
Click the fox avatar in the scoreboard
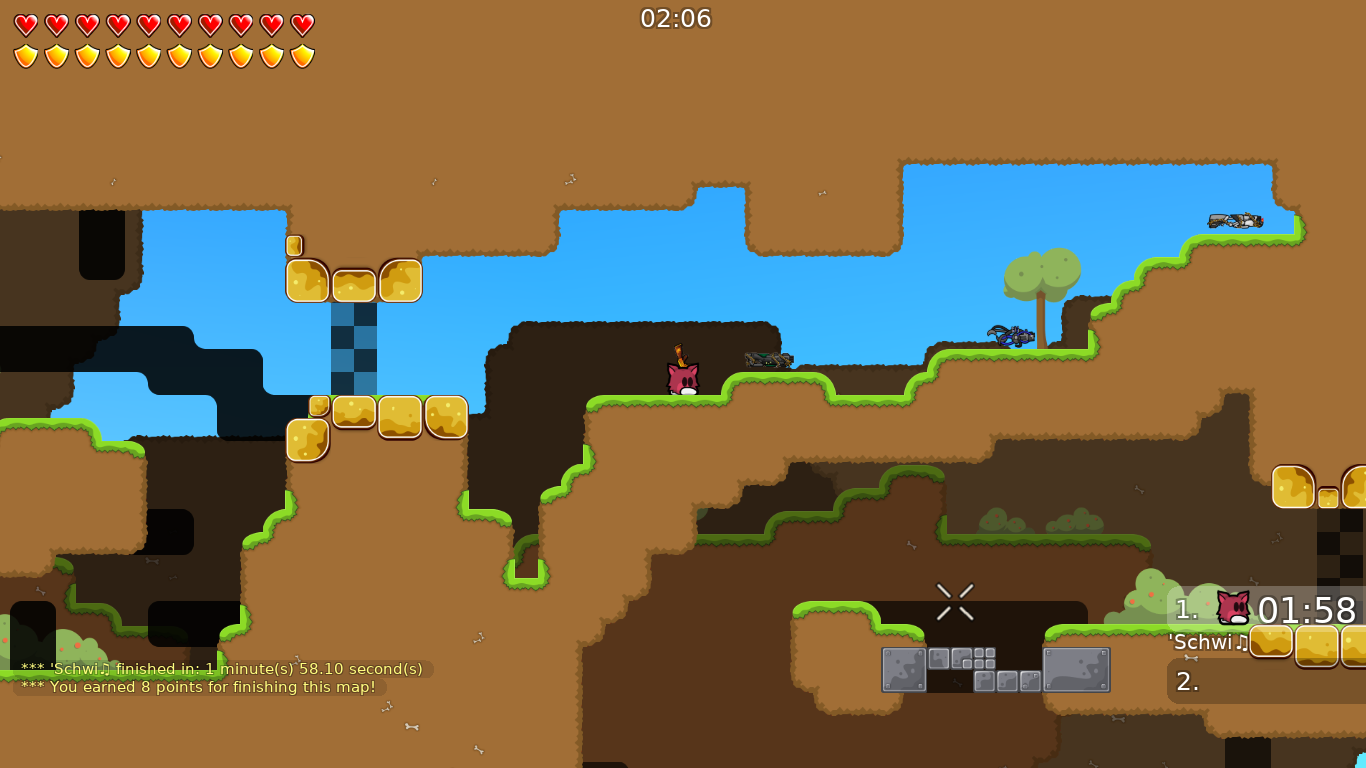1232,606
